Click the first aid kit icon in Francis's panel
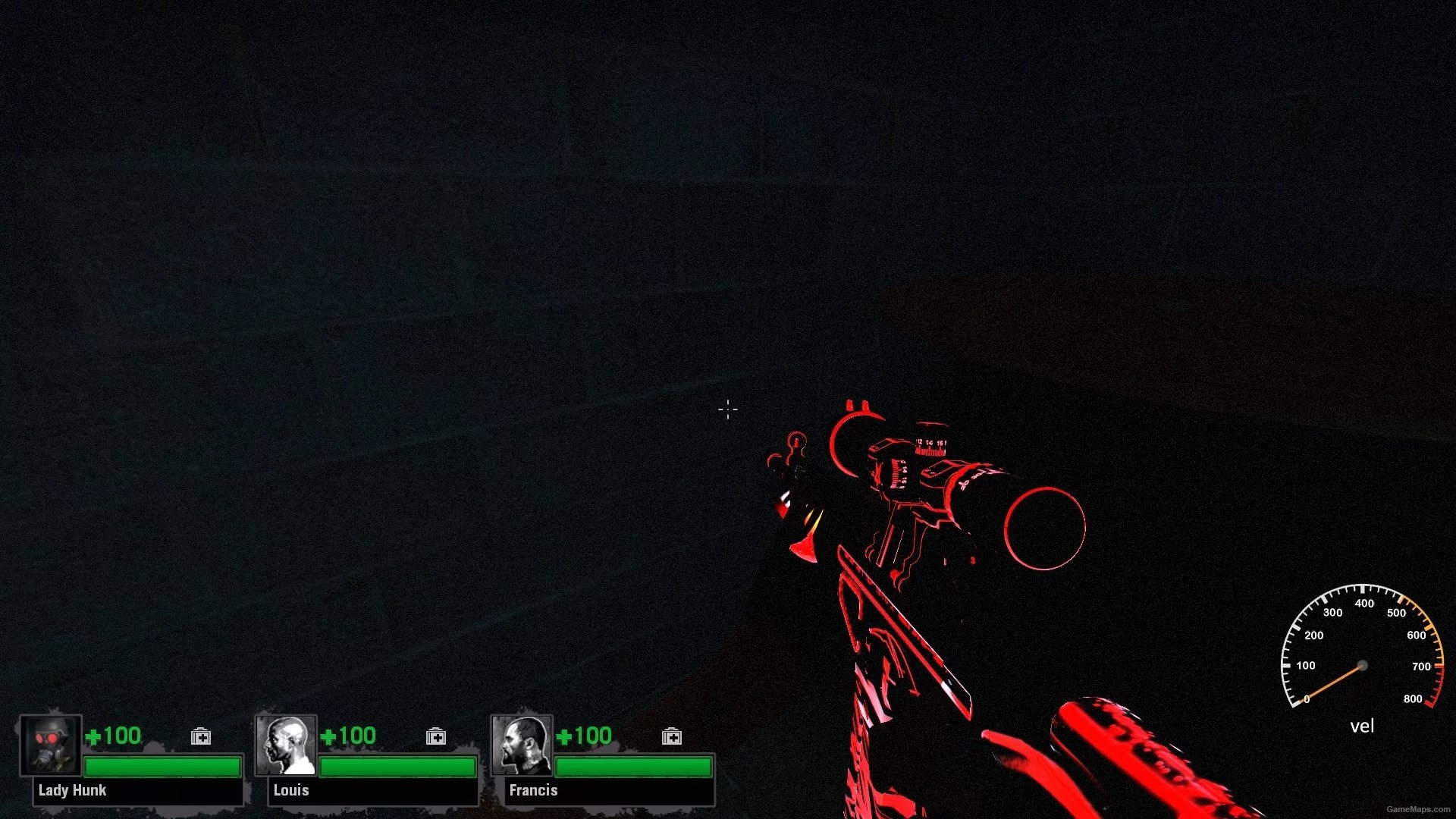The image size is (1456, 819). pos(672,736)
